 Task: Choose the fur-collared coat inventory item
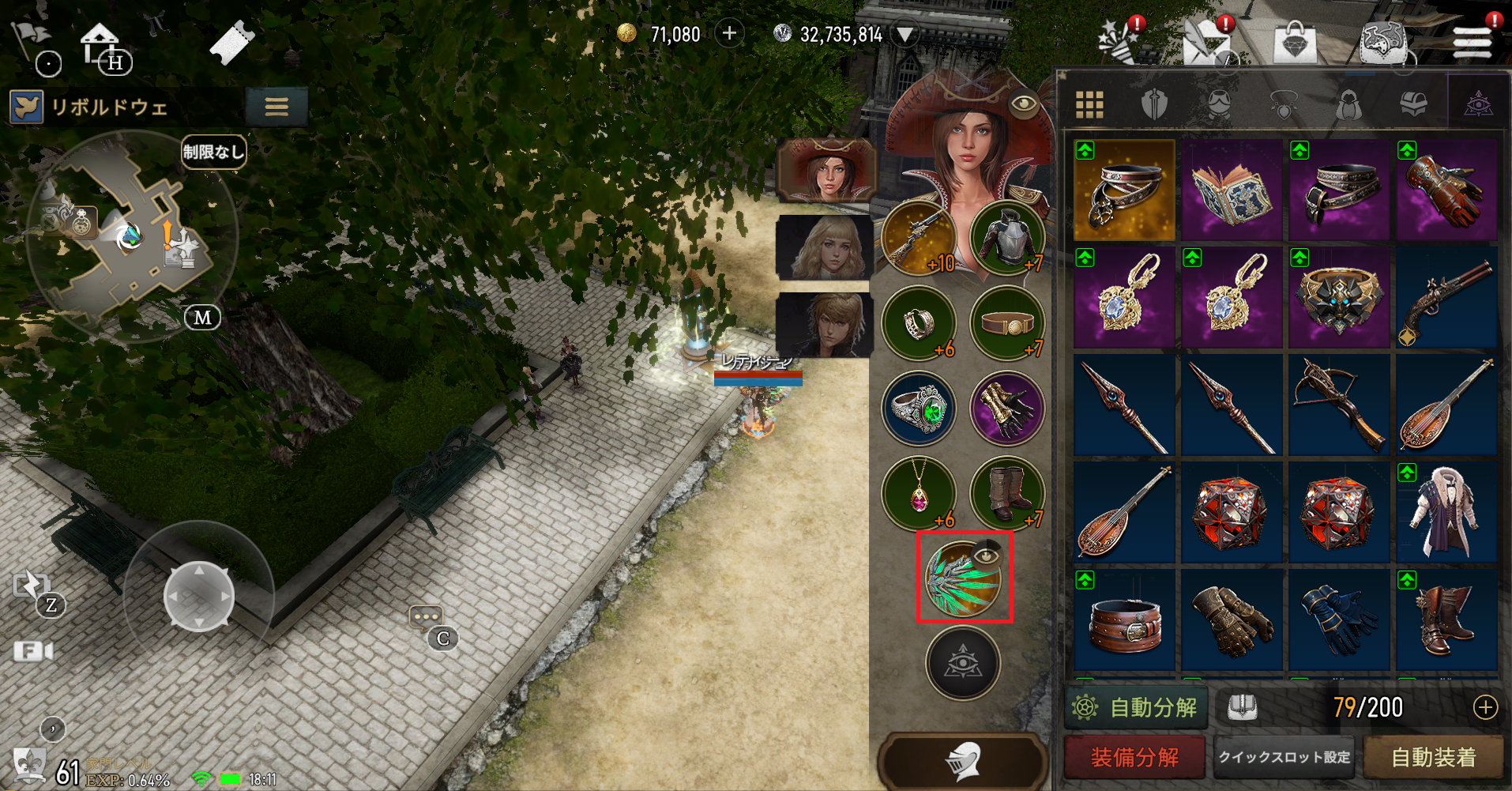coord(1446,513)
